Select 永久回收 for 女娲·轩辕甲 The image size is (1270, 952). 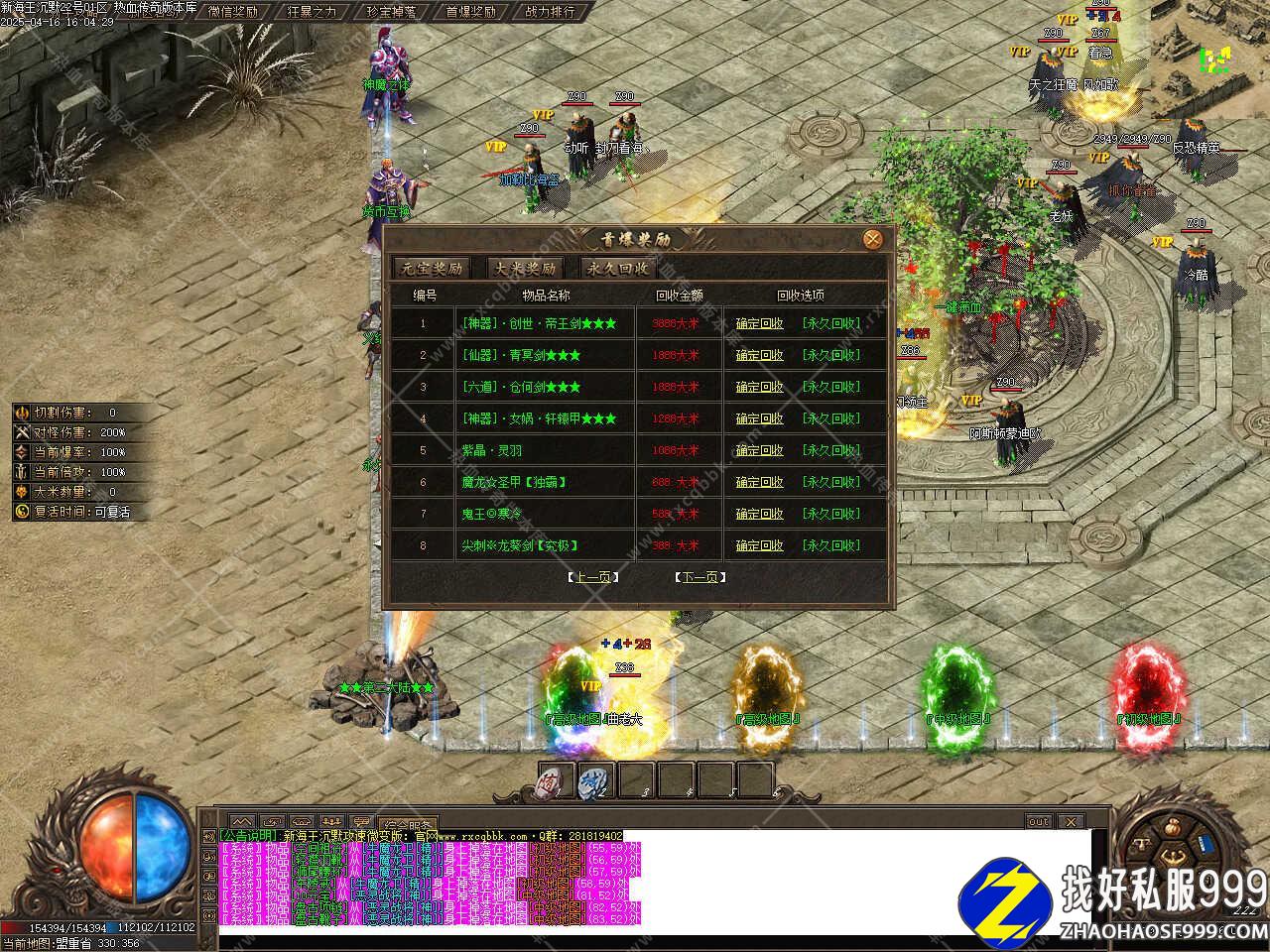[x=831, y=418]
